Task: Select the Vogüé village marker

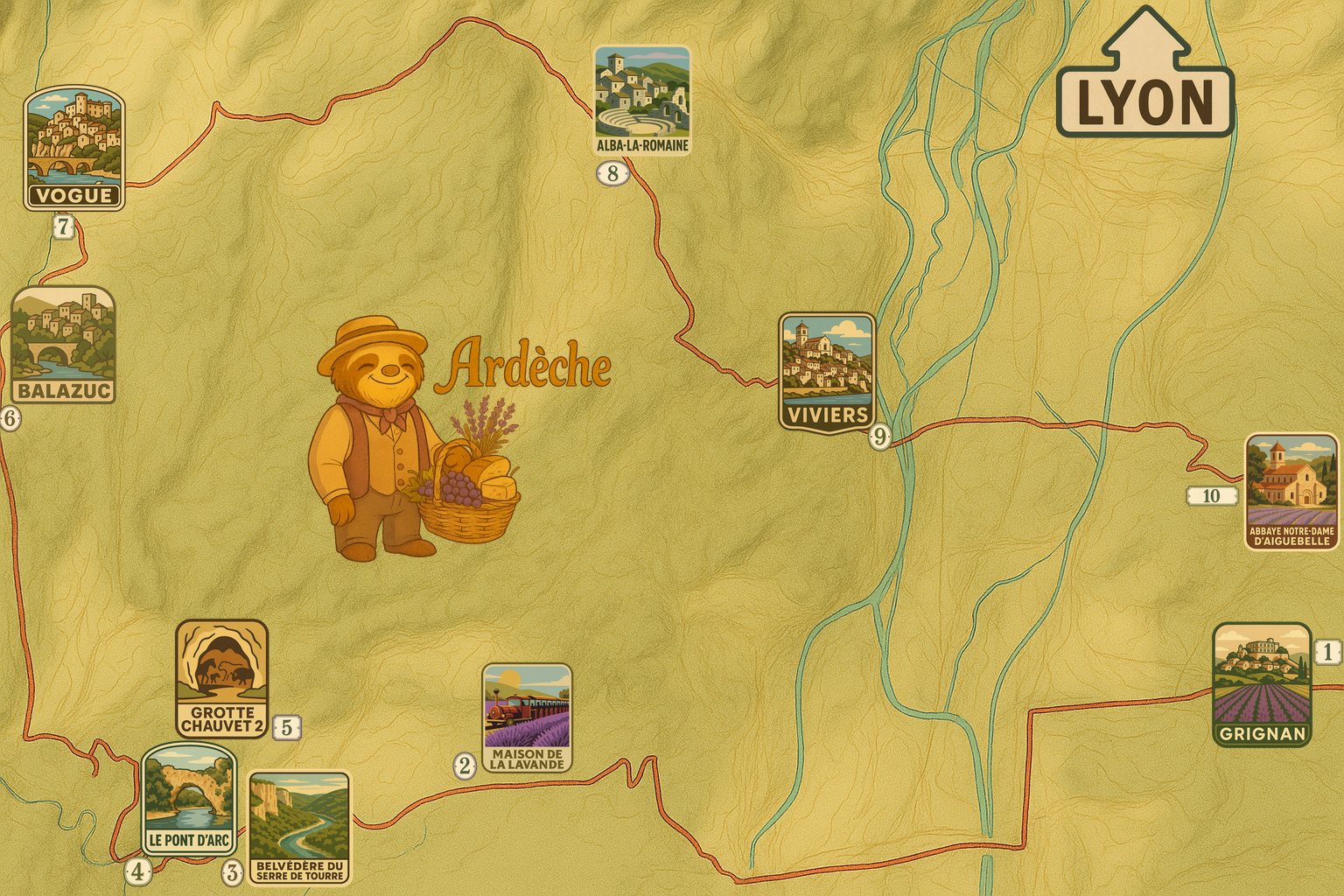Action: [x=74, y=148]
